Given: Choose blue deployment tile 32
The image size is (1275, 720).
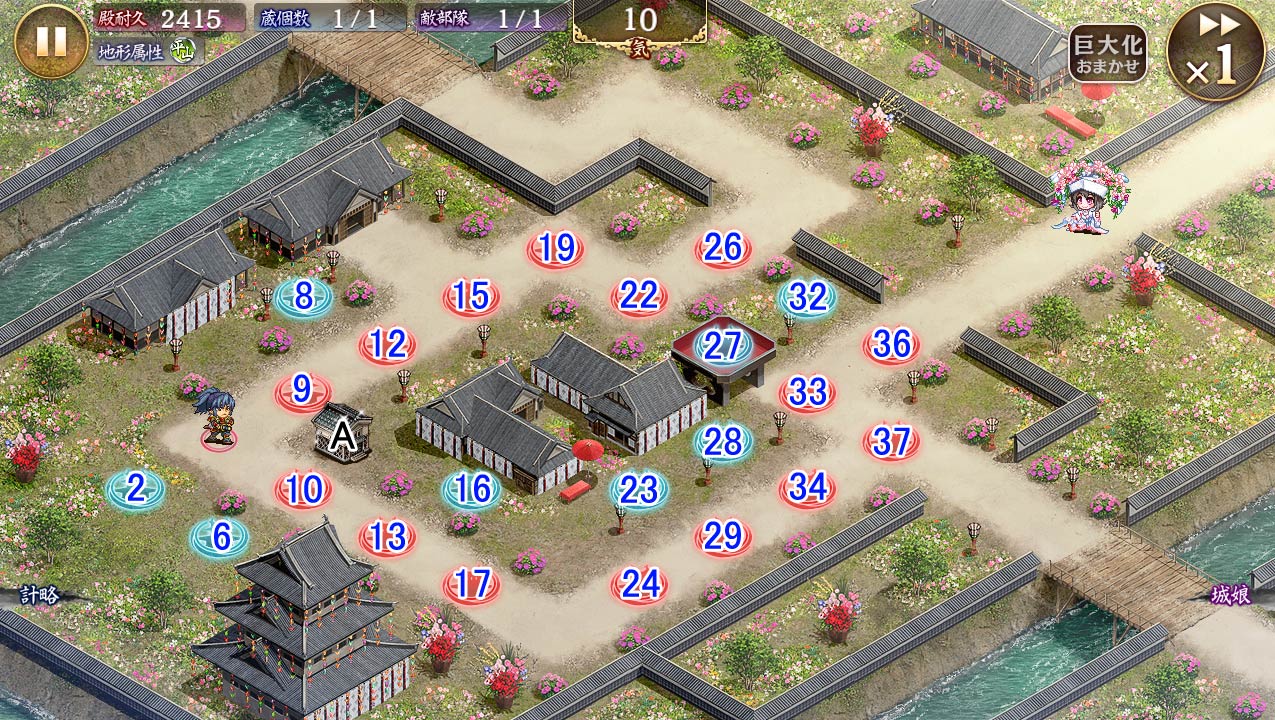Looking at the screenshot, I should tap(808, 297).
